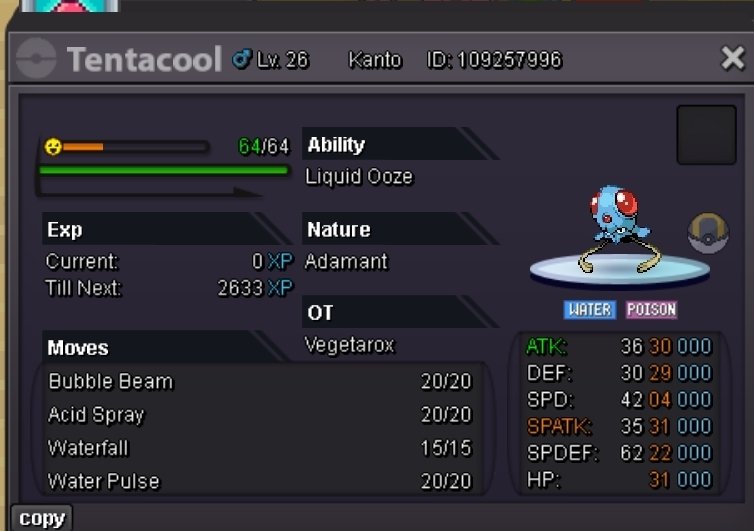Click the WATER type badge
The image size is (754, 531).
coord(589,310)
